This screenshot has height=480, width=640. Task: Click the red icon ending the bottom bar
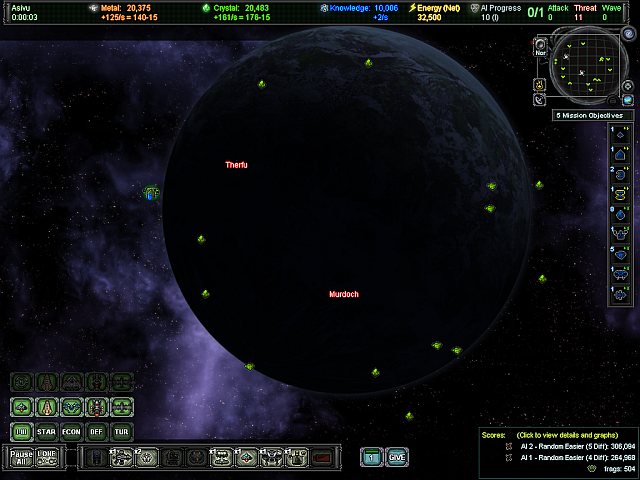tap(321, 457)
